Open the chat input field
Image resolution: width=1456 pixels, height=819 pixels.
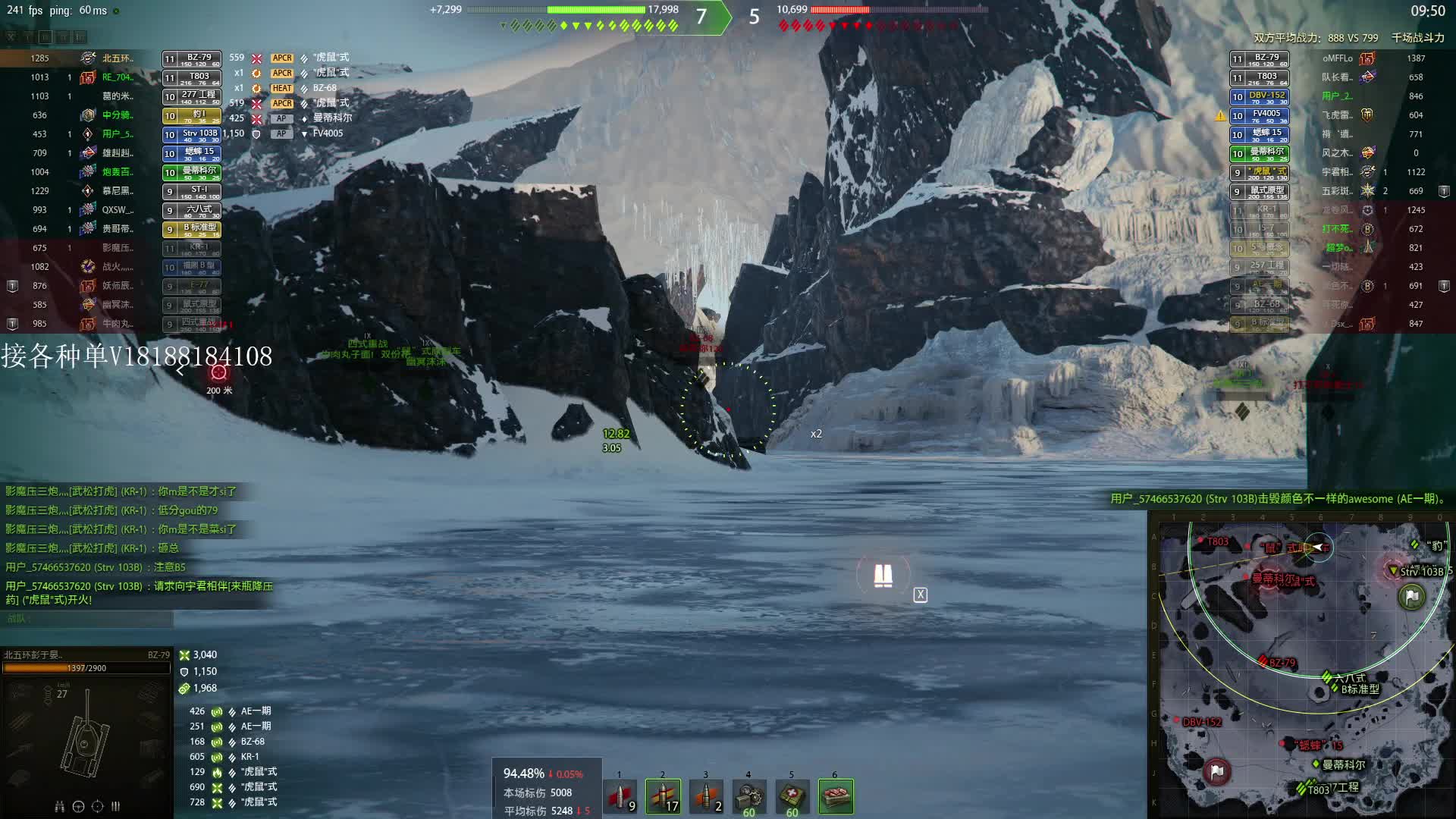click(89, 619)
